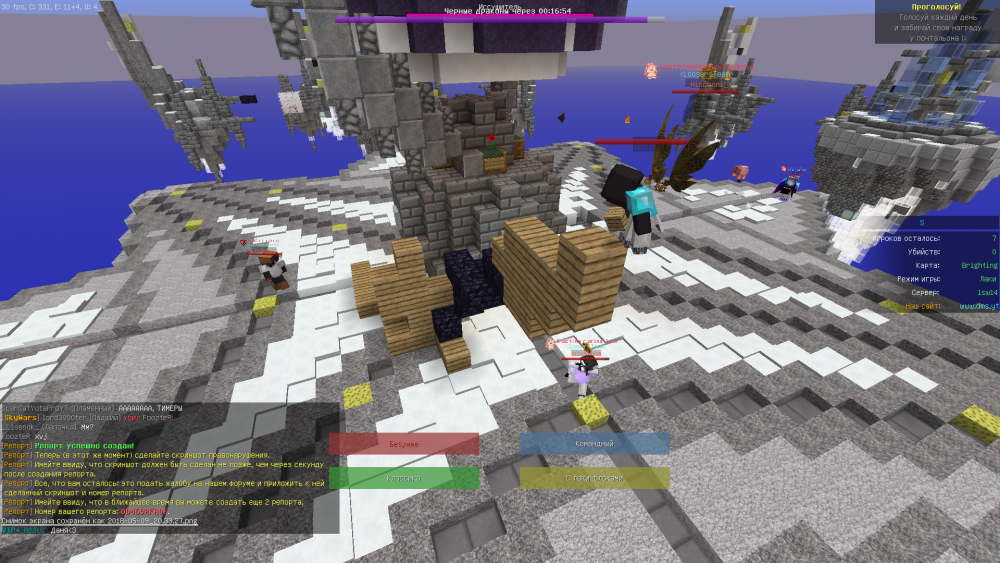The width and height of the screenshot is (1000, 563).
Task: Click the Проголосуй vote notification
Action: pyautogui.click(x=936, y=21)
